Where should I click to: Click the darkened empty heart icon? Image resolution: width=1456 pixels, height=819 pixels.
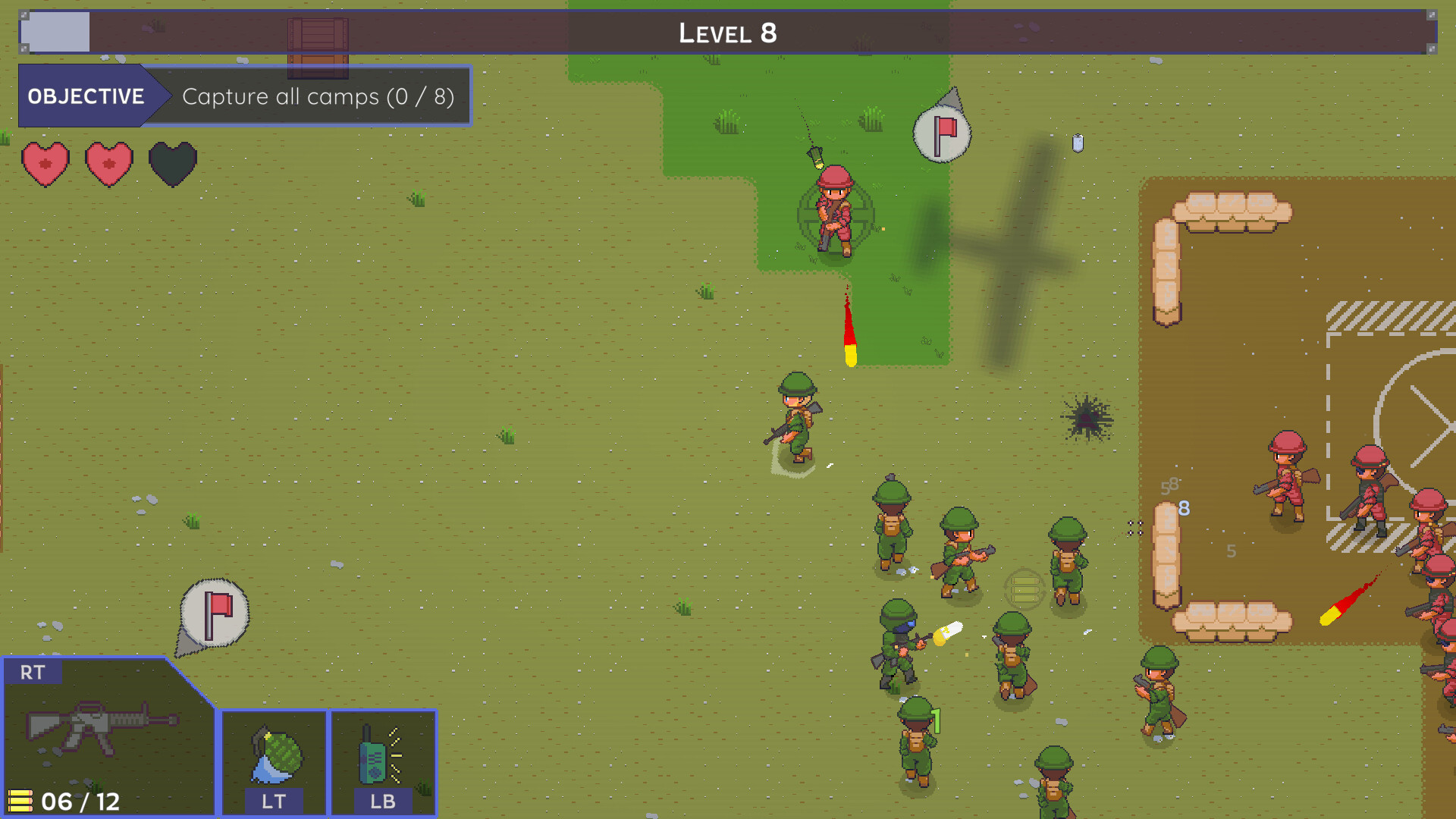point(171,162)
